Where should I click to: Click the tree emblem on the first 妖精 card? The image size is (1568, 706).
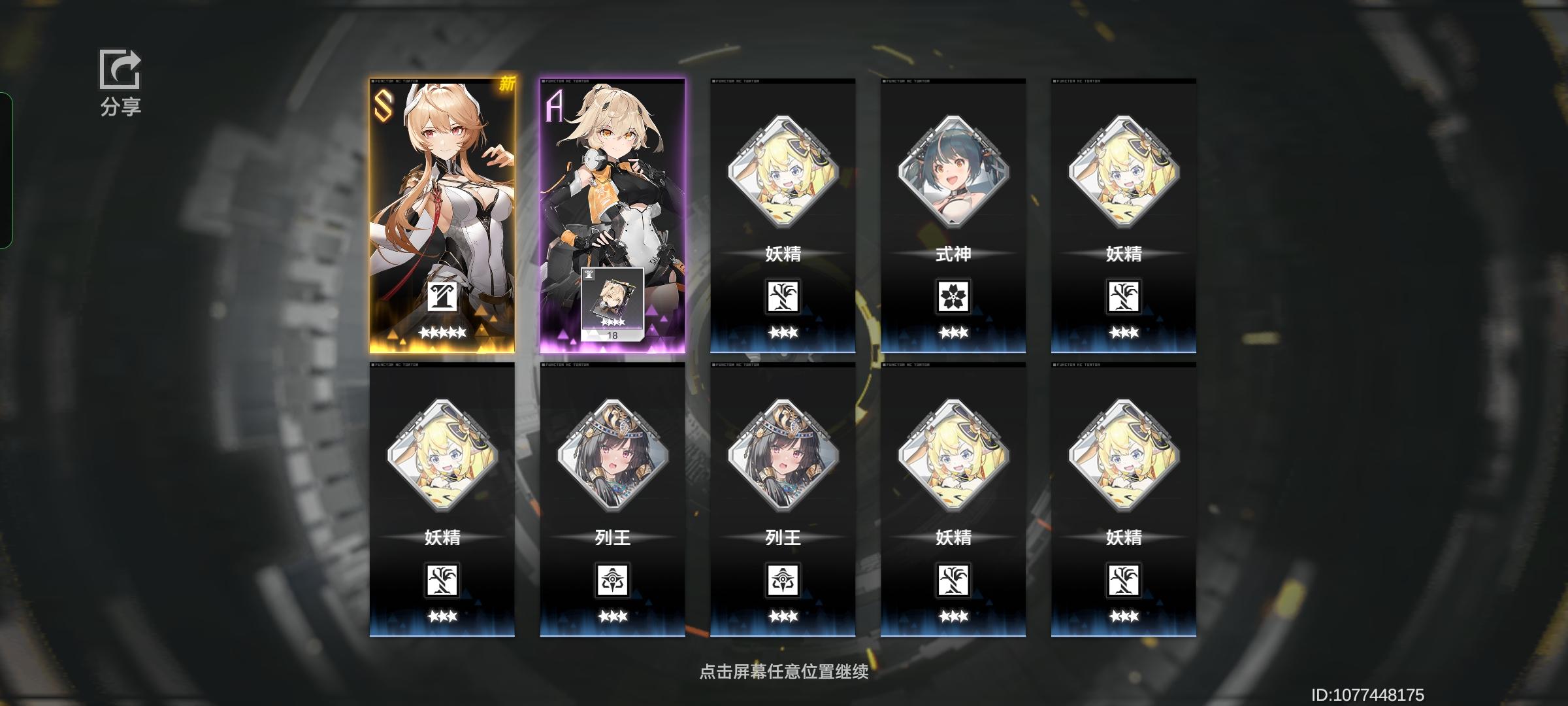[783, 297]
